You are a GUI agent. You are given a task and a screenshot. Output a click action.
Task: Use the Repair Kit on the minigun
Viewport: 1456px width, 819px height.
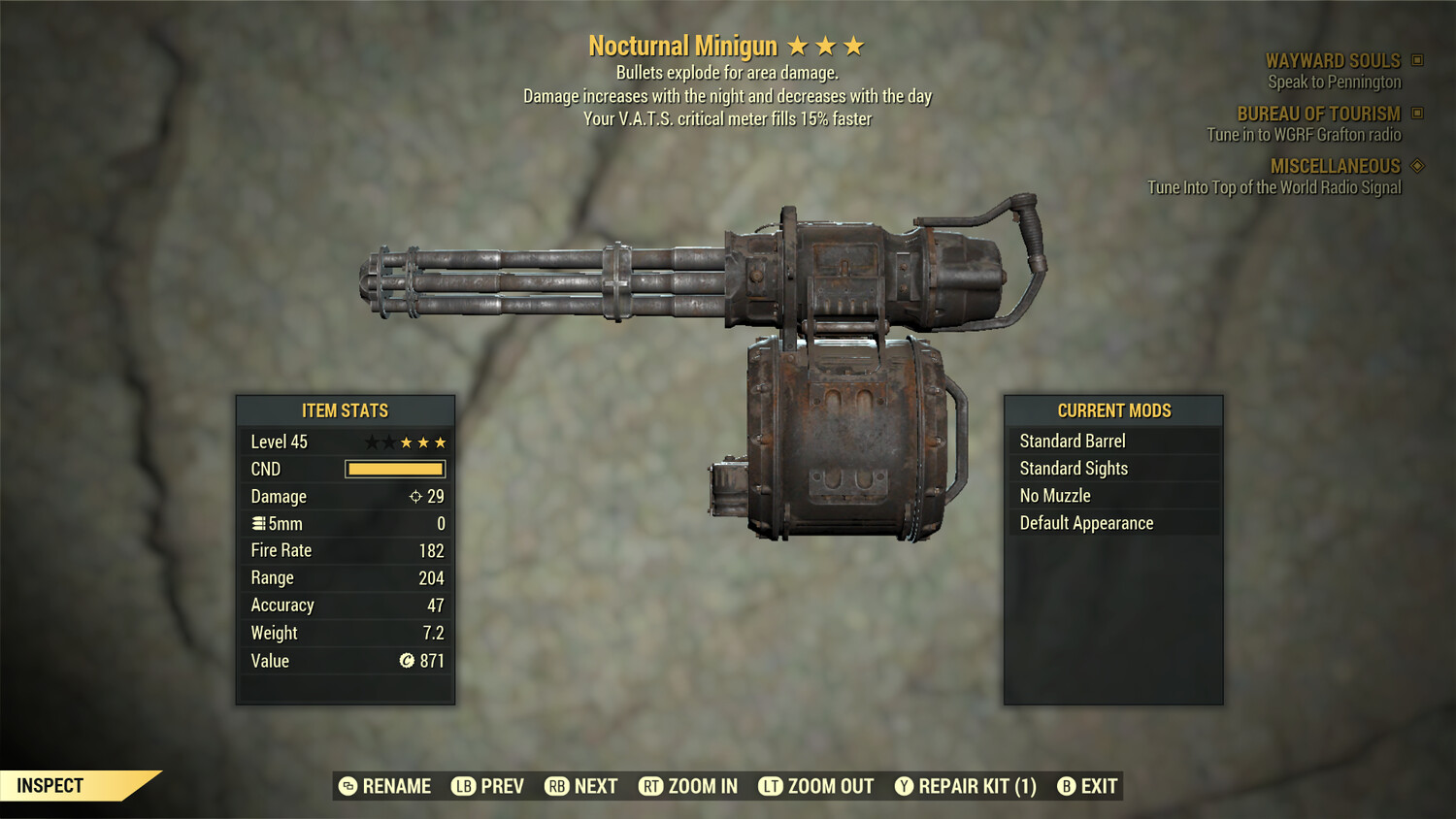[967, 786]
